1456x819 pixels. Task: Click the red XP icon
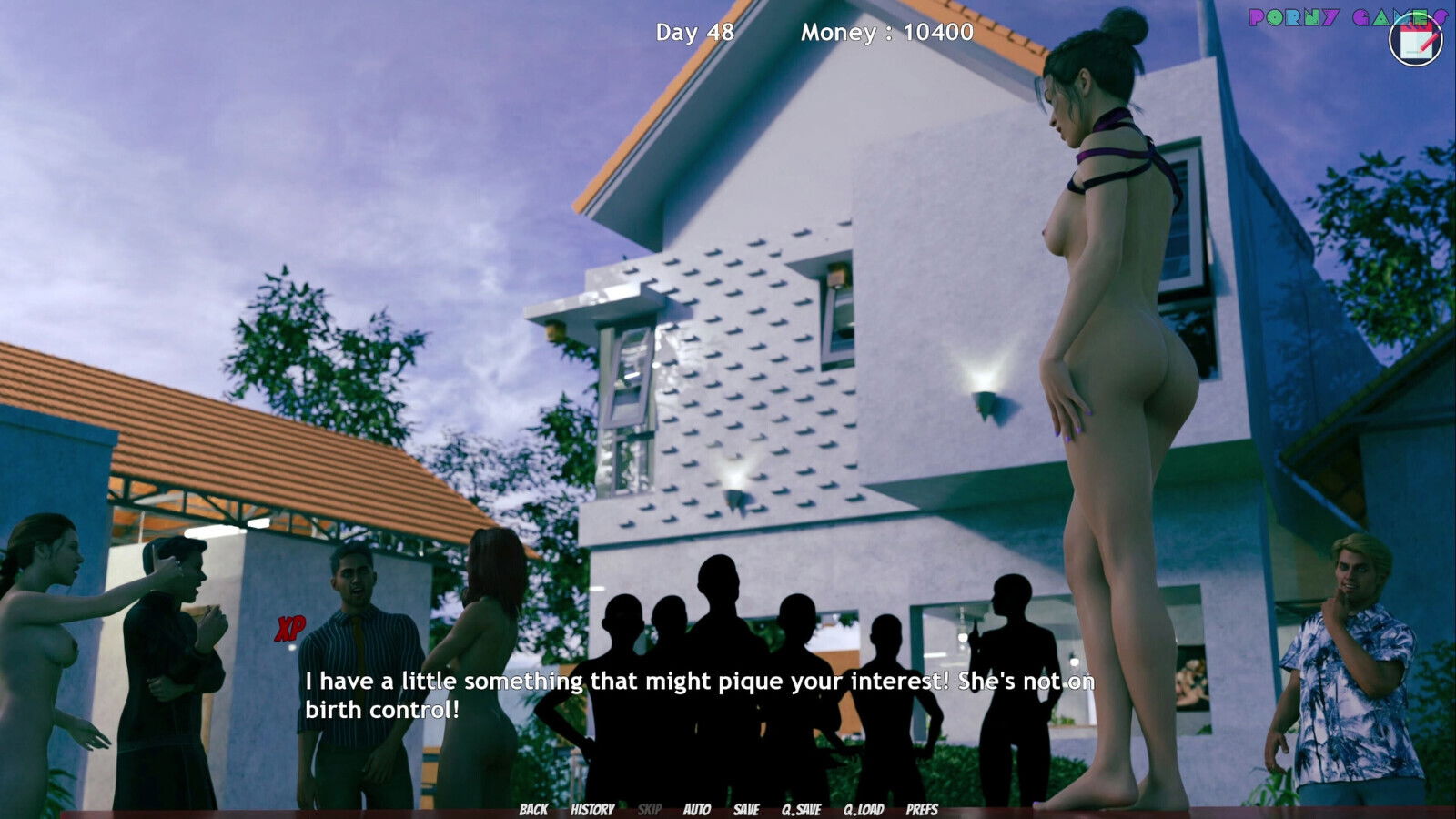pos(290,628)
